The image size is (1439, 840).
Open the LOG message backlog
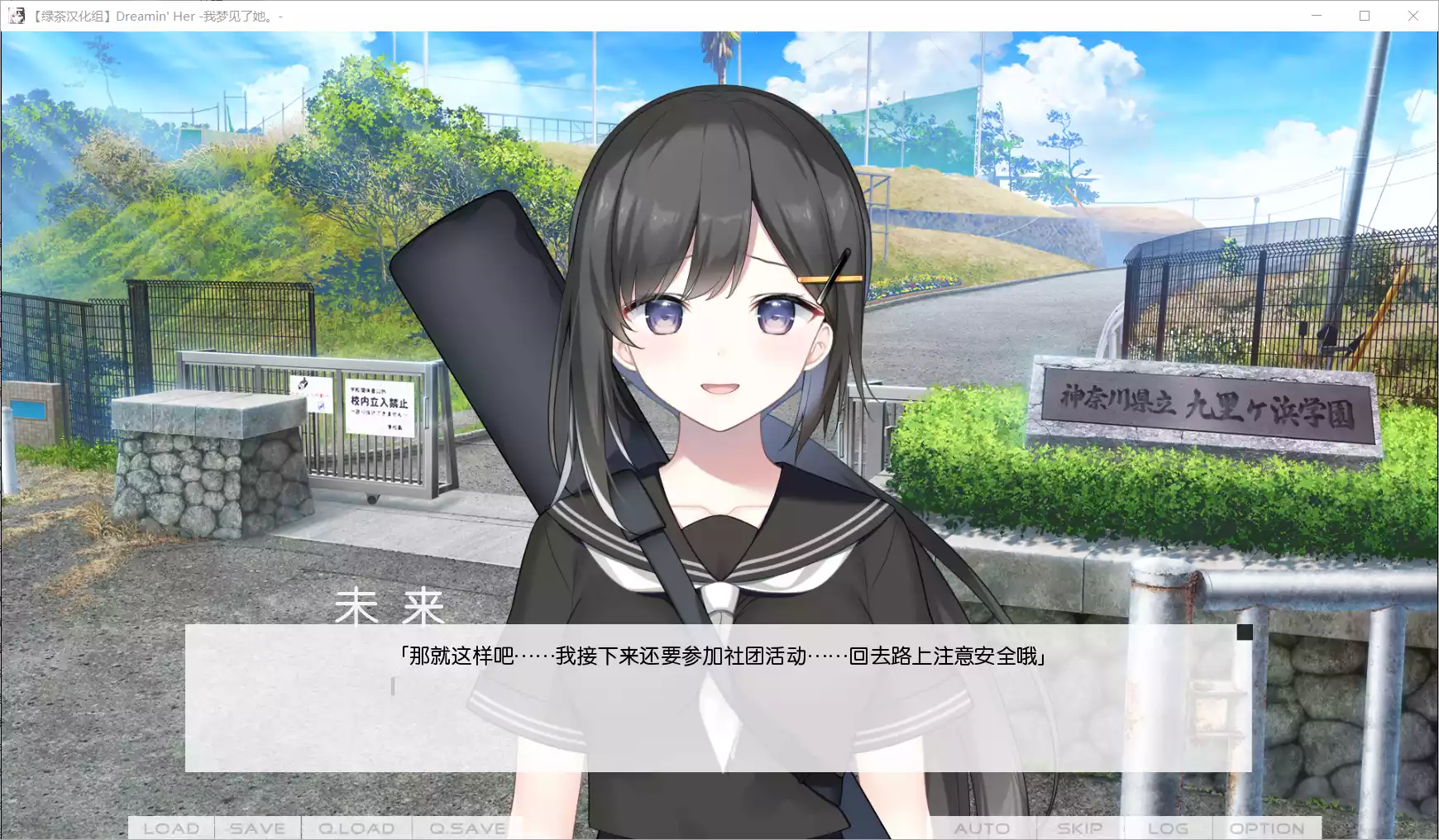pos(1167,827)
